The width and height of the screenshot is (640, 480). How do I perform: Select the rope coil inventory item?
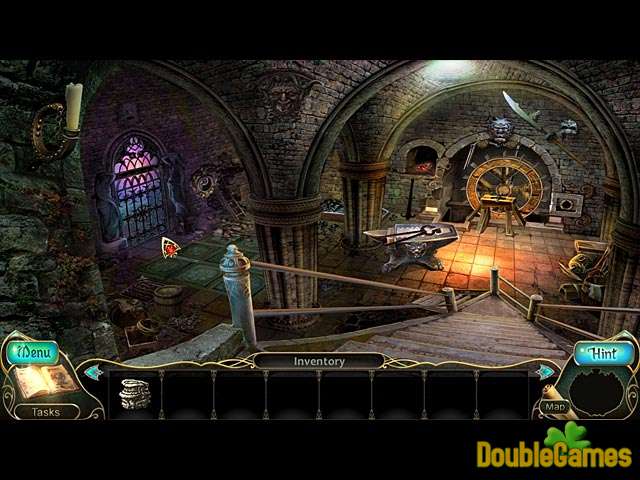134,392
